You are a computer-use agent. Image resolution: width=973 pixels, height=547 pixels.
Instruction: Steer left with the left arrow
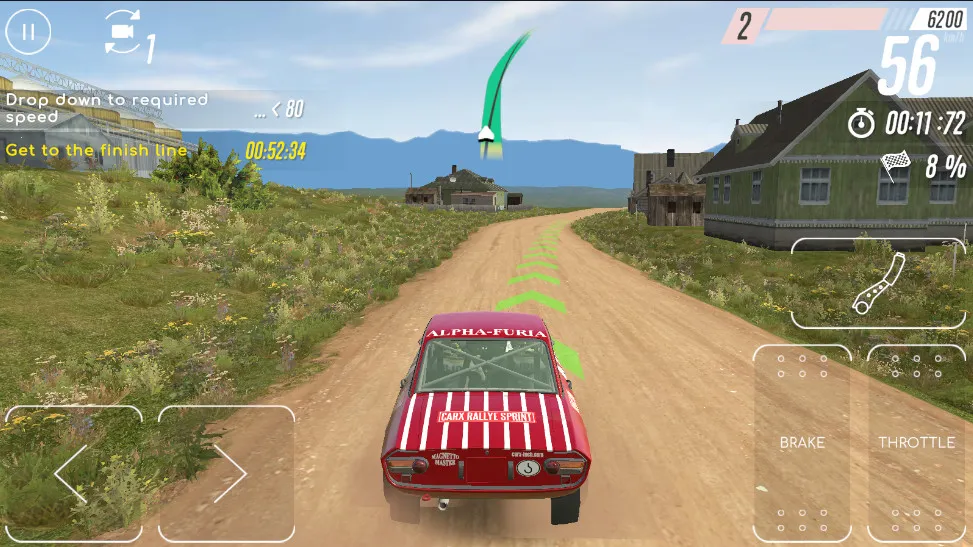[73, 473]
